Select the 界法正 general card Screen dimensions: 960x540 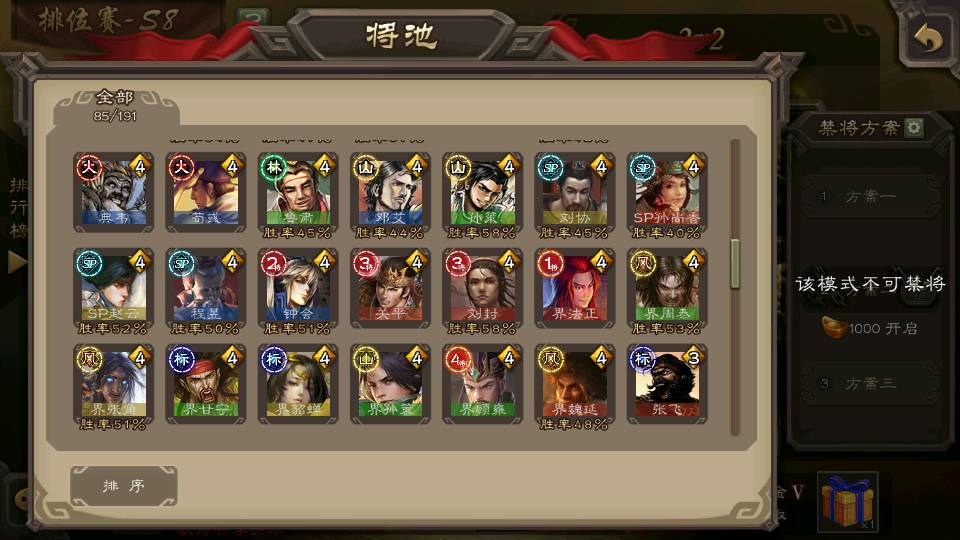tap(573, 287)
